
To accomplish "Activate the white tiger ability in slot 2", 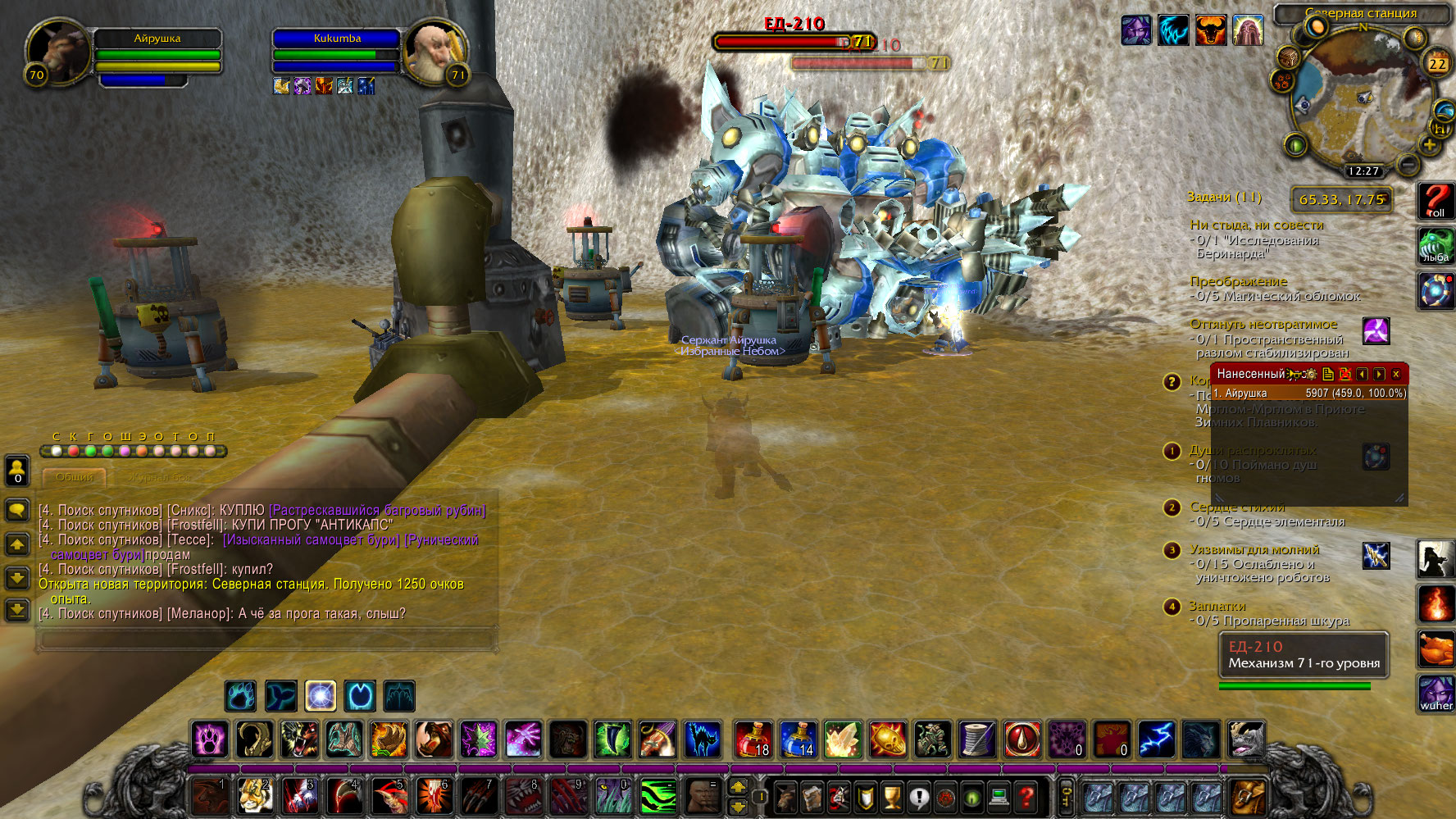I will (255, 796).
